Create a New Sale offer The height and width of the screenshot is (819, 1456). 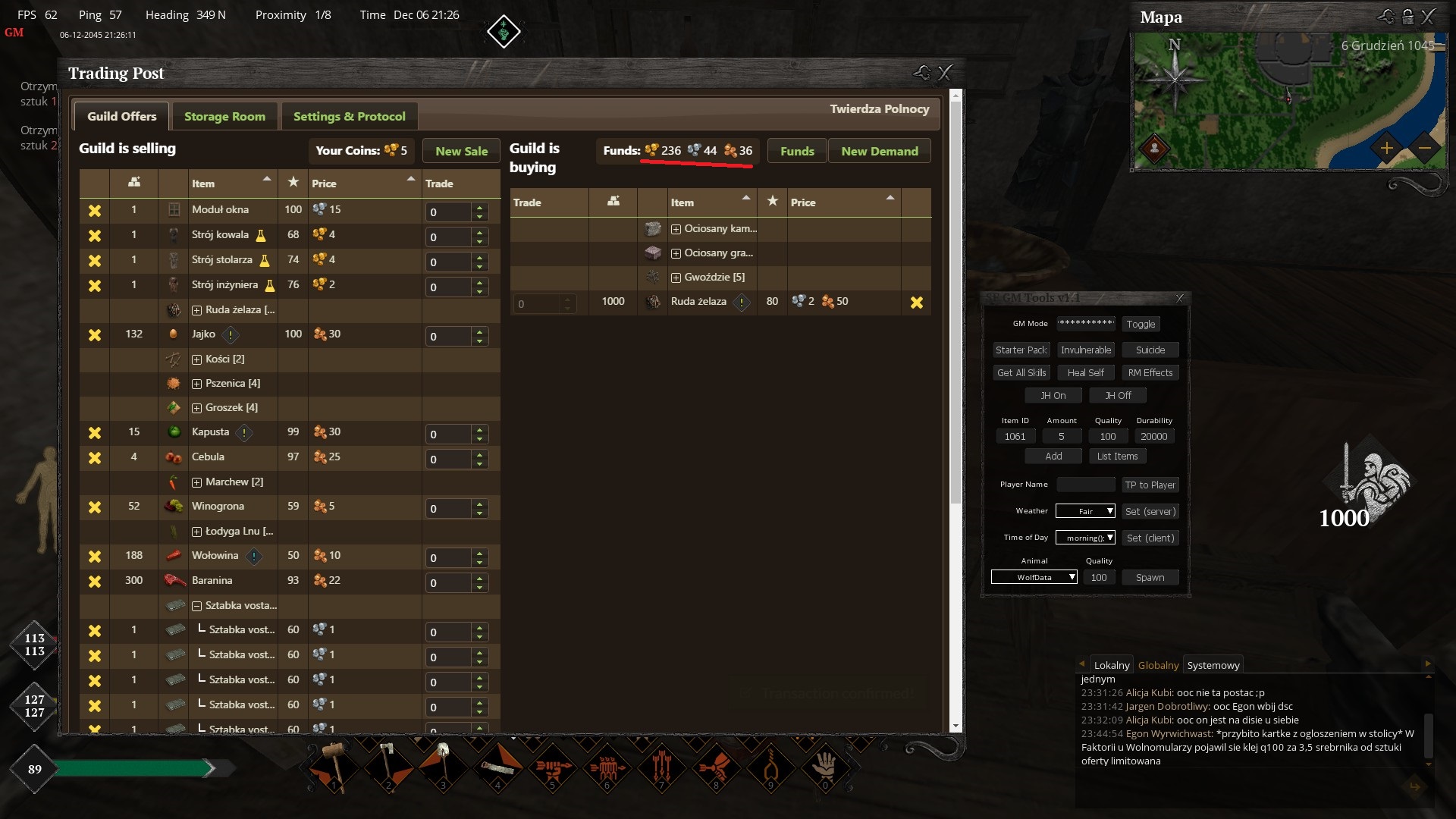(461, 151)
